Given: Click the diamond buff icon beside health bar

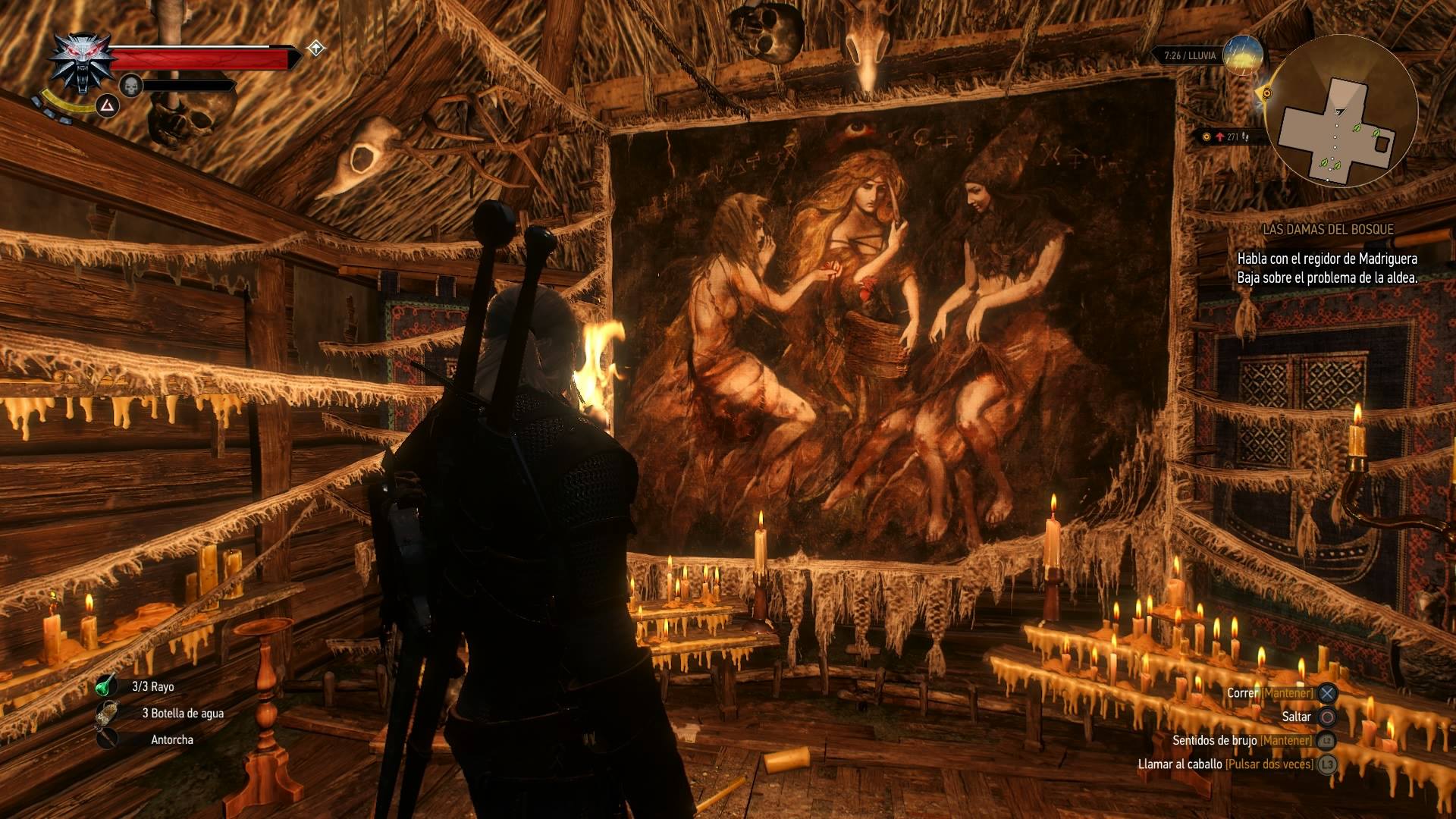Looking at the screenshot, I should (315, 49).
